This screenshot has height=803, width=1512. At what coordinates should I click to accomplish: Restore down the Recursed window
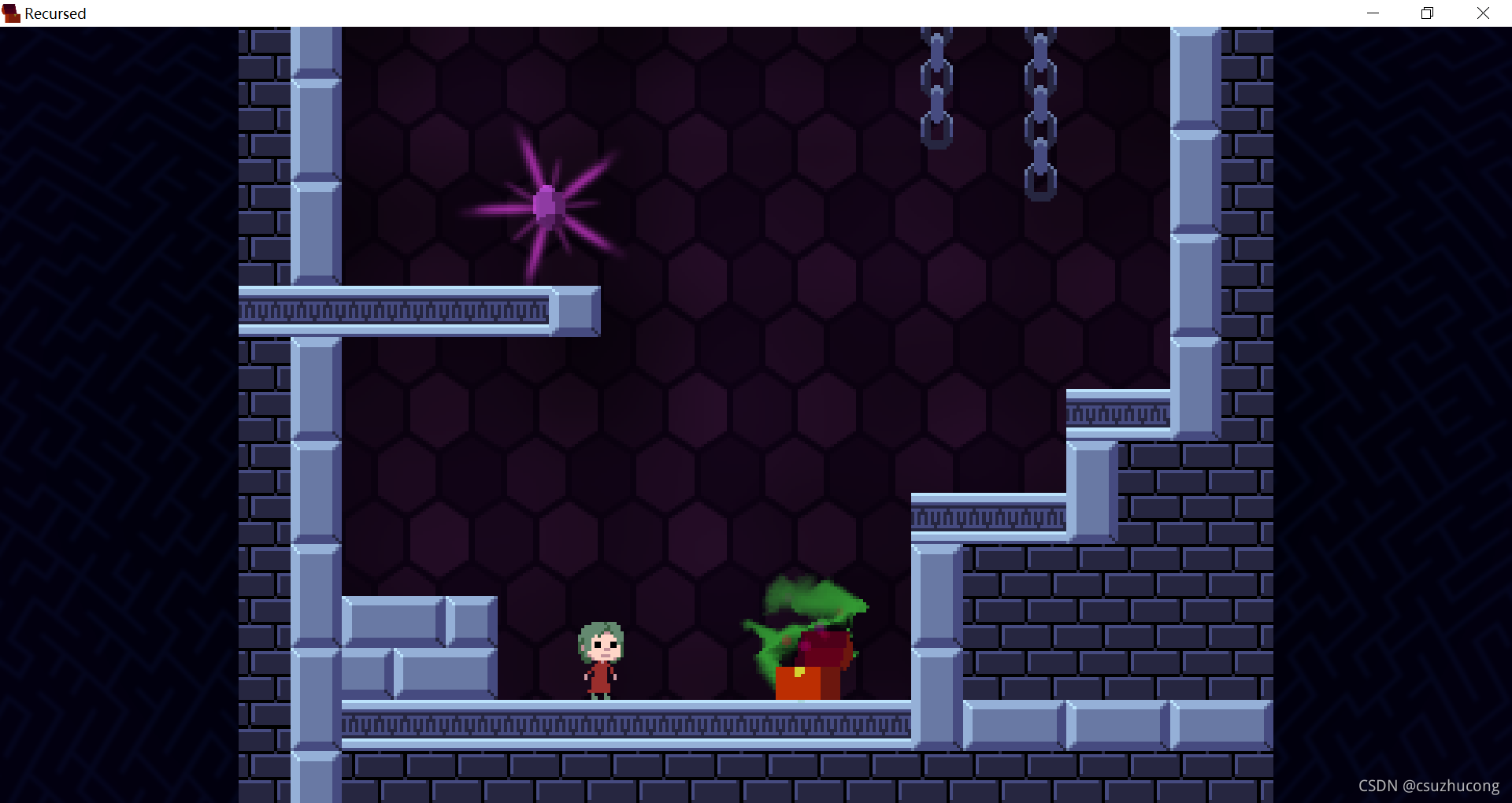click(1427, 13)
